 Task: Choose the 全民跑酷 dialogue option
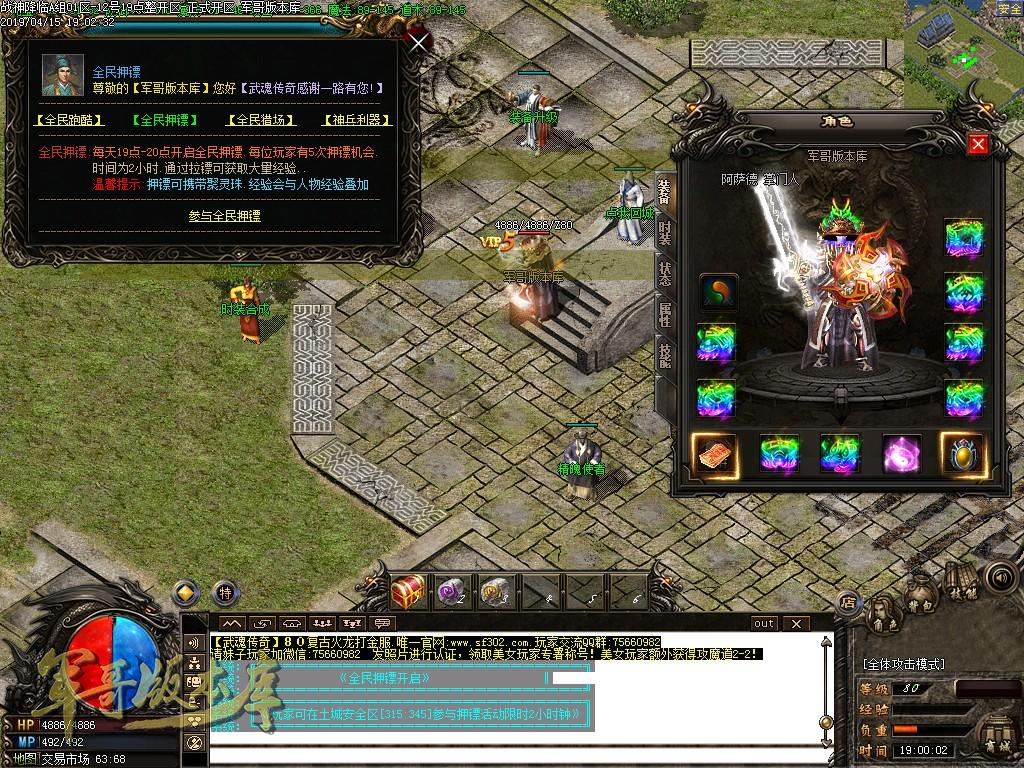click(x=69, y=120)
